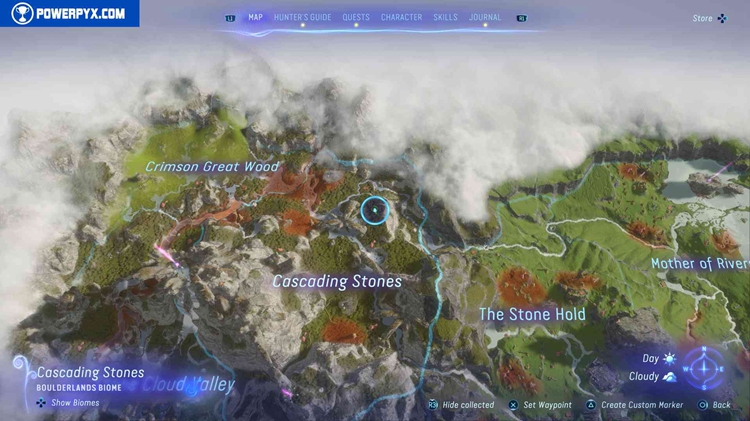
Task: Toggle the Show Biomes option
Action: (x=69, y=402)
